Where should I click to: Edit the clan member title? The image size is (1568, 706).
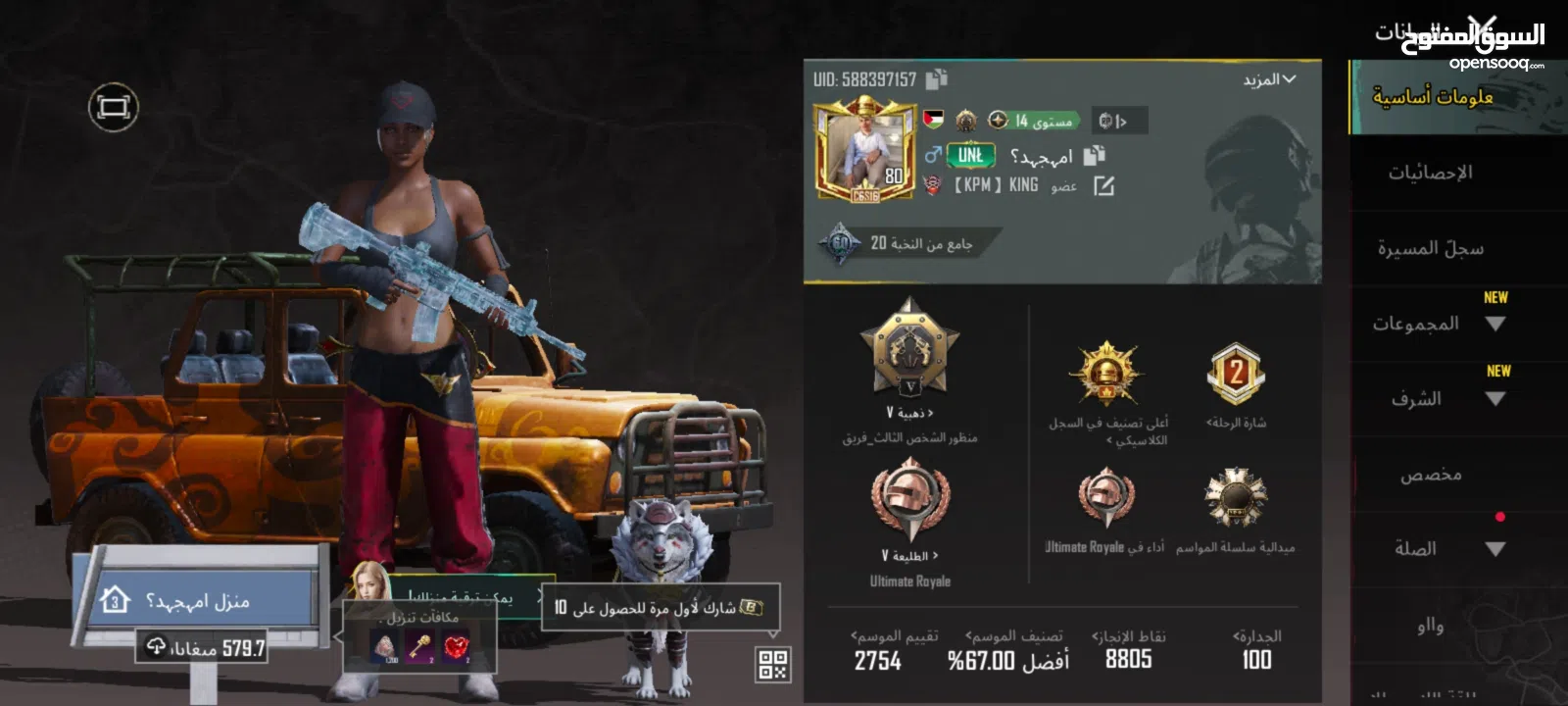pyautogui.click(x=1103, y=185)
